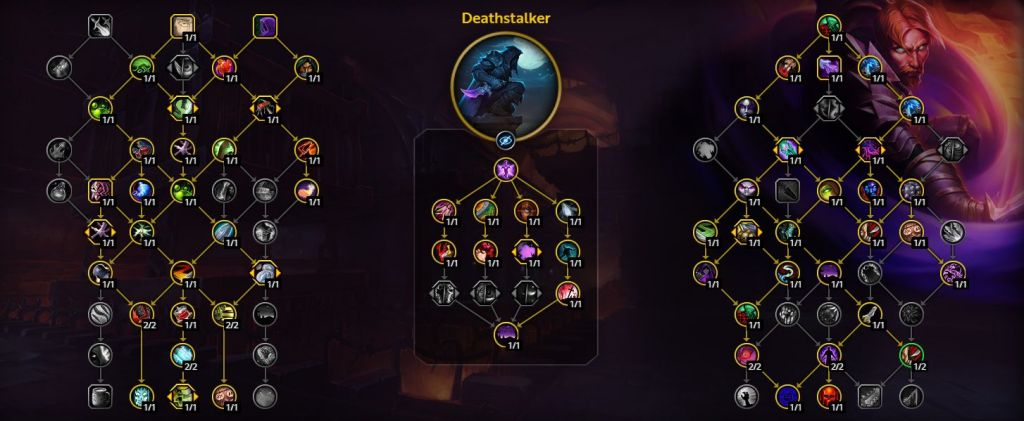Select the unlearned gray hand talent node
Screen dimensions: 1024x421
[x=747, y=396]
